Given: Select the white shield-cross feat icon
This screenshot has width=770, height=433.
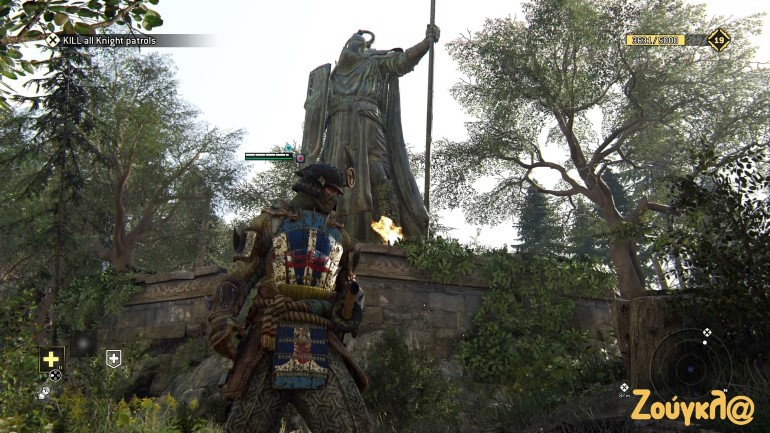Looking at the screenshot, I should [x=114, y=358].
